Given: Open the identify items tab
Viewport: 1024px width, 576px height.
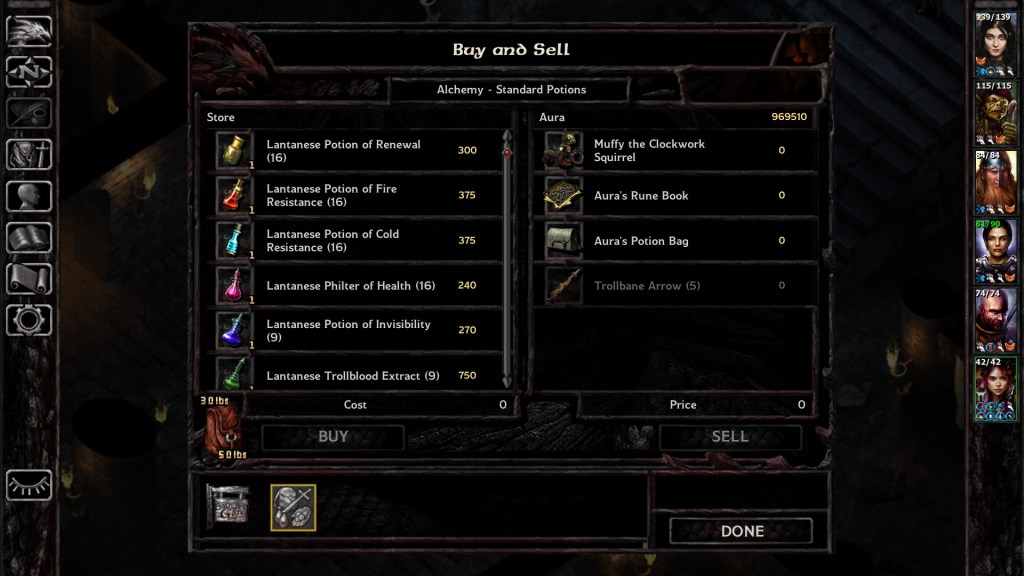Looking at the screenshot, I should point(293,507).
